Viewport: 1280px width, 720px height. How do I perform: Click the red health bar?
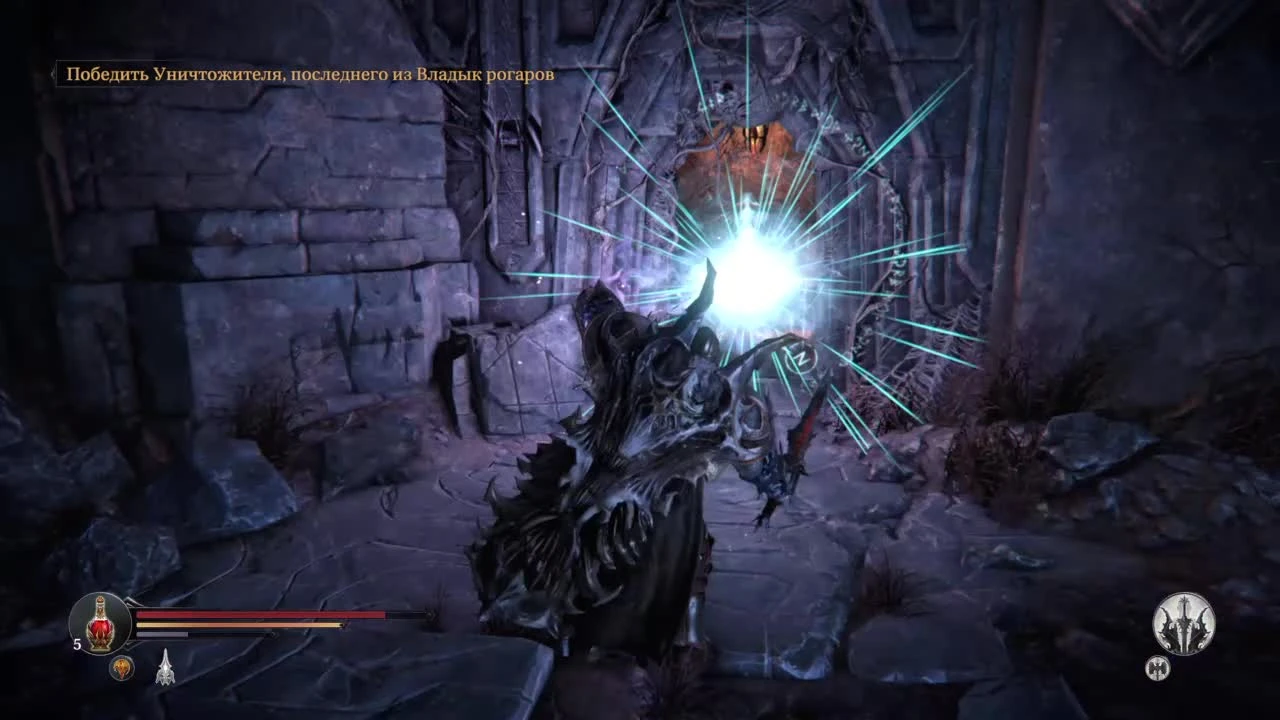260,615
